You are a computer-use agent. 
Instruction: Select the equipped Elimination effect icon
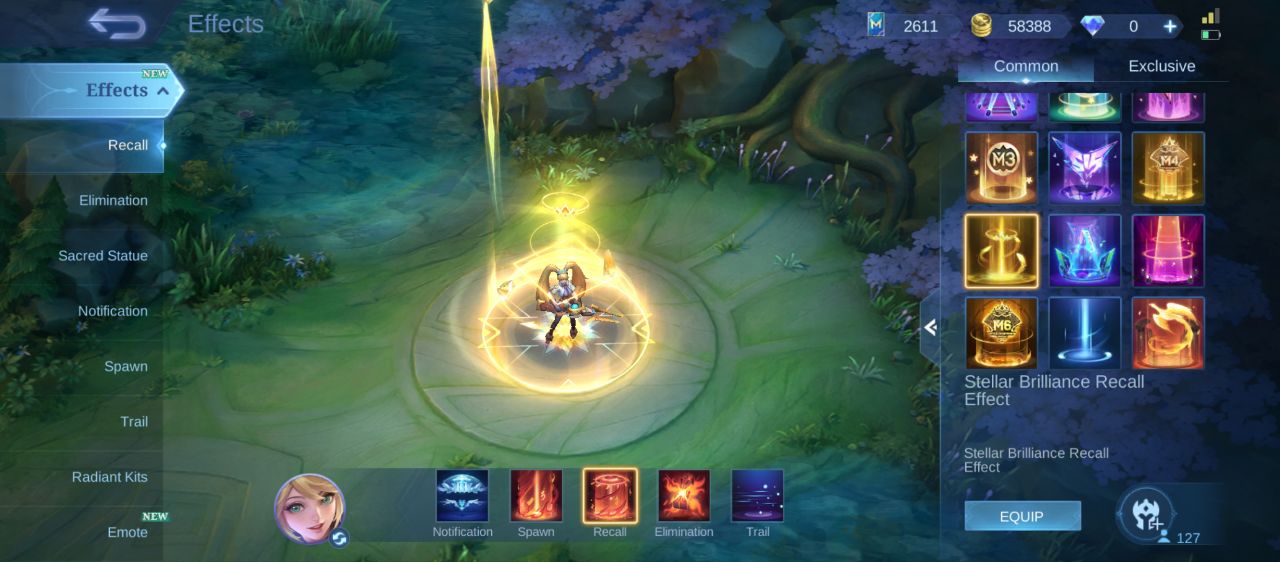coord(684,496)
